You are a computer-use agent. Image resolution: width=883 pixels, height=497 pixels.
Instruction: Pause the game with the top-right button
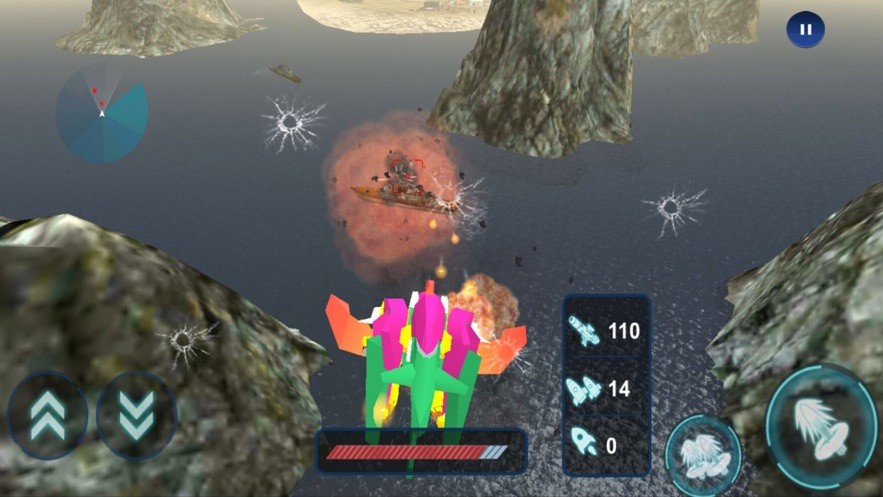805,30
